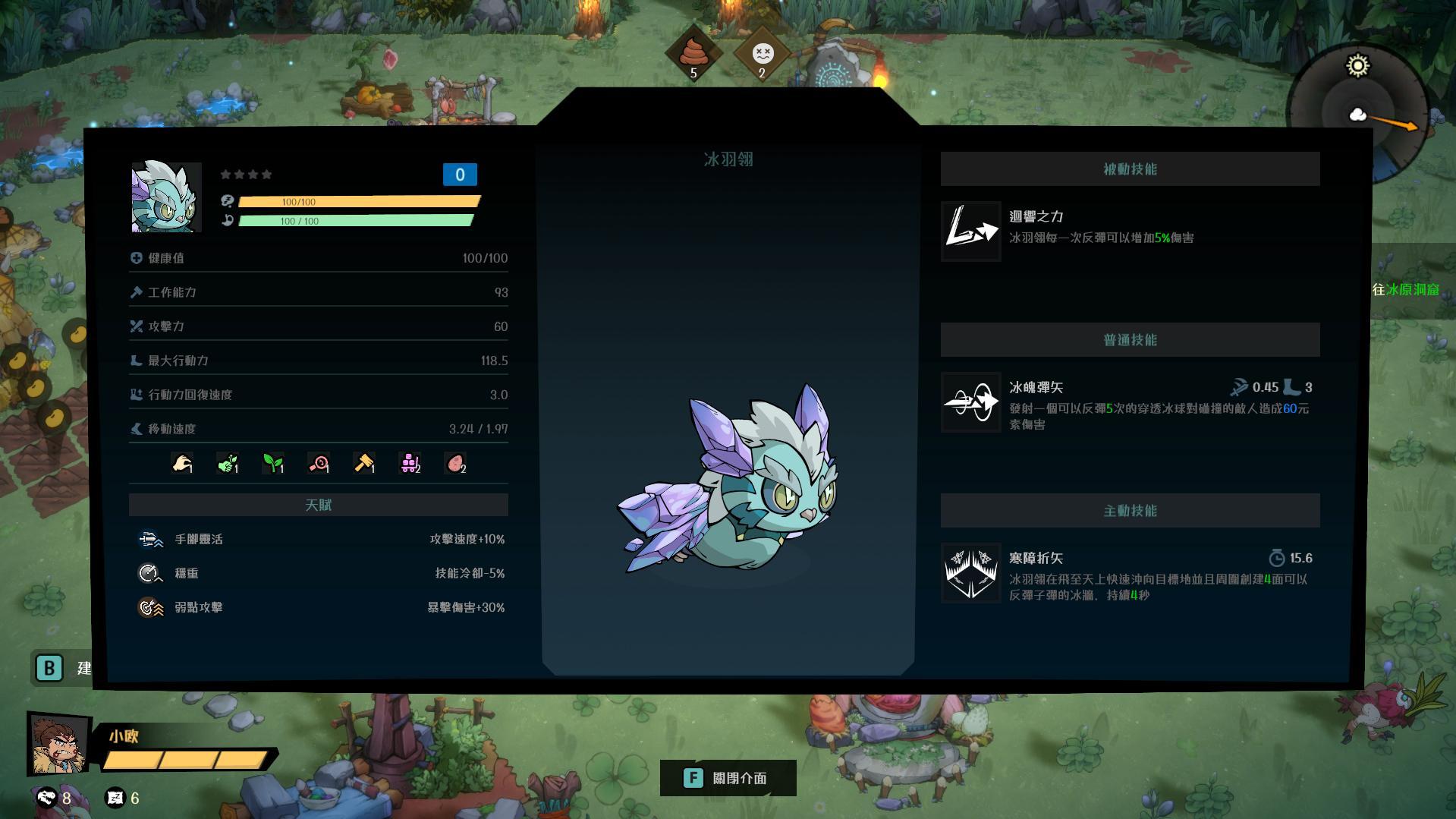Select the 寒障折矢 active skill icon
The image size is (1456, 819).
coord(970,573)
